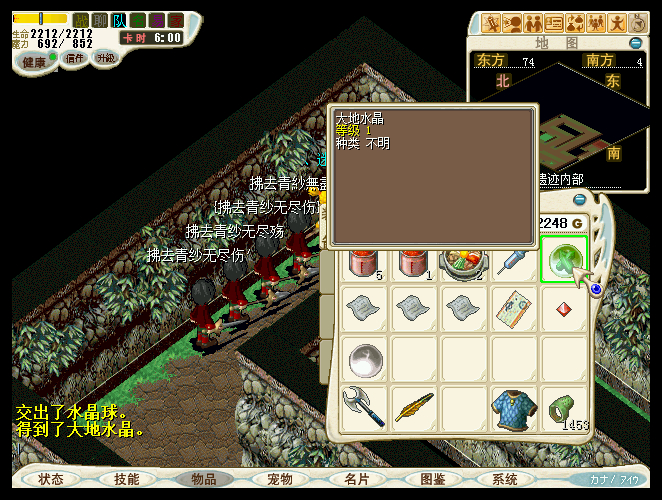Click the battle axe inventory slot

pyautogui.click(x=365, y=408)
